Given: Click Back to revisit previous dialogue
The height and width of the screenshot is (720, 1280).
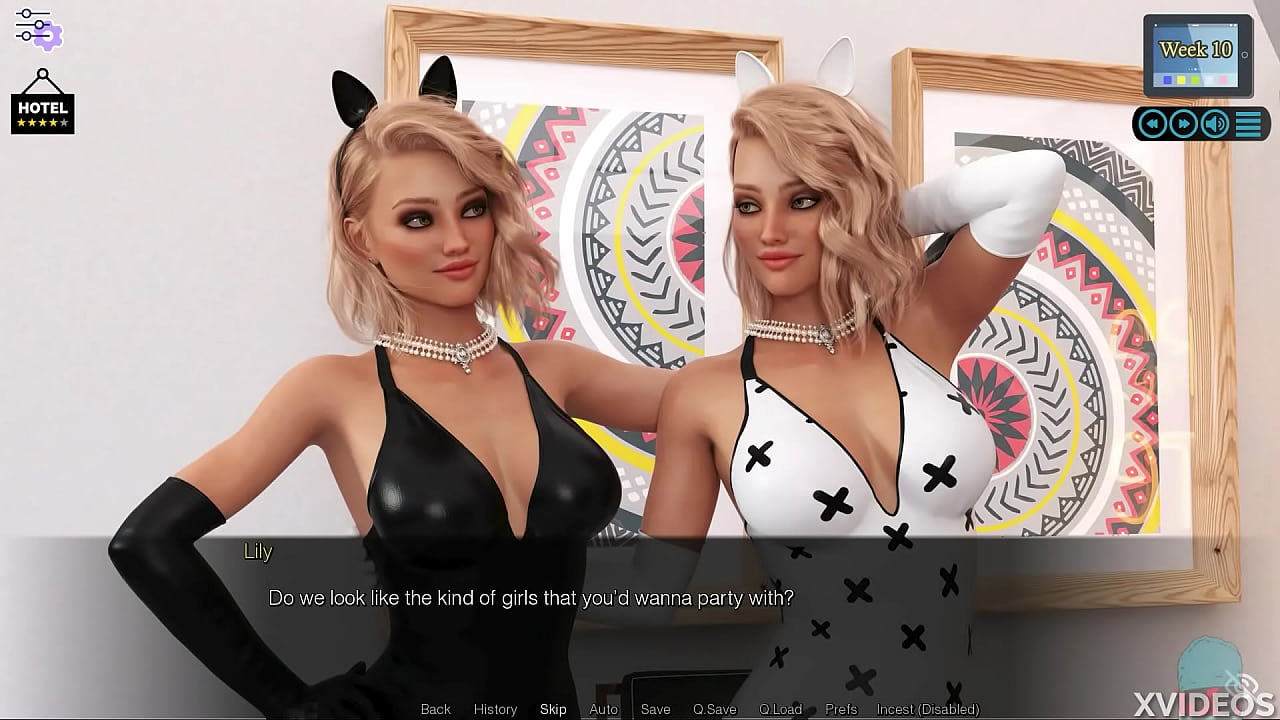Looking at the screenshot, I should point(435,709).
